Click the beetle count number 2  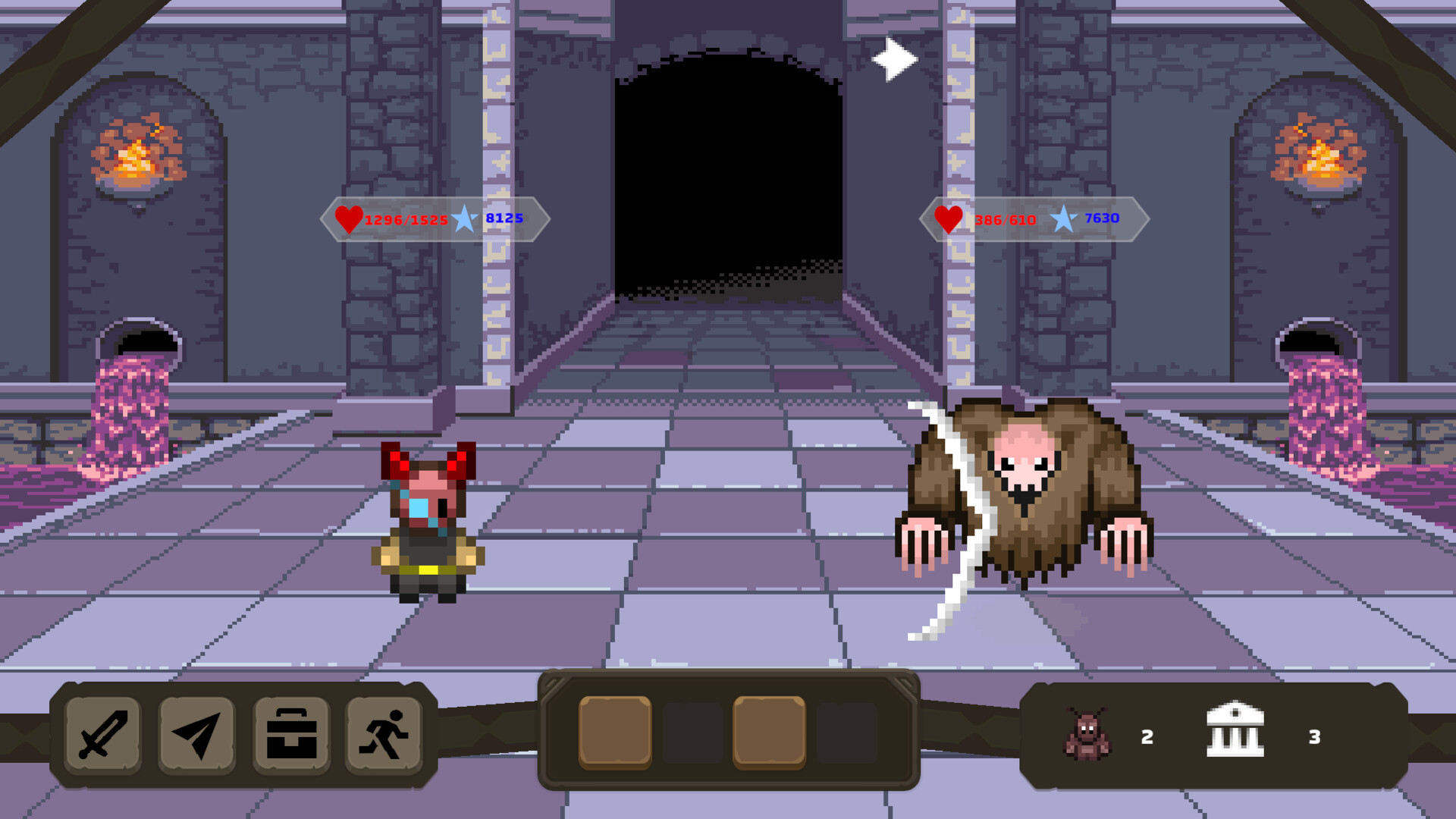pyautogui.click(x=1147, y=734)
